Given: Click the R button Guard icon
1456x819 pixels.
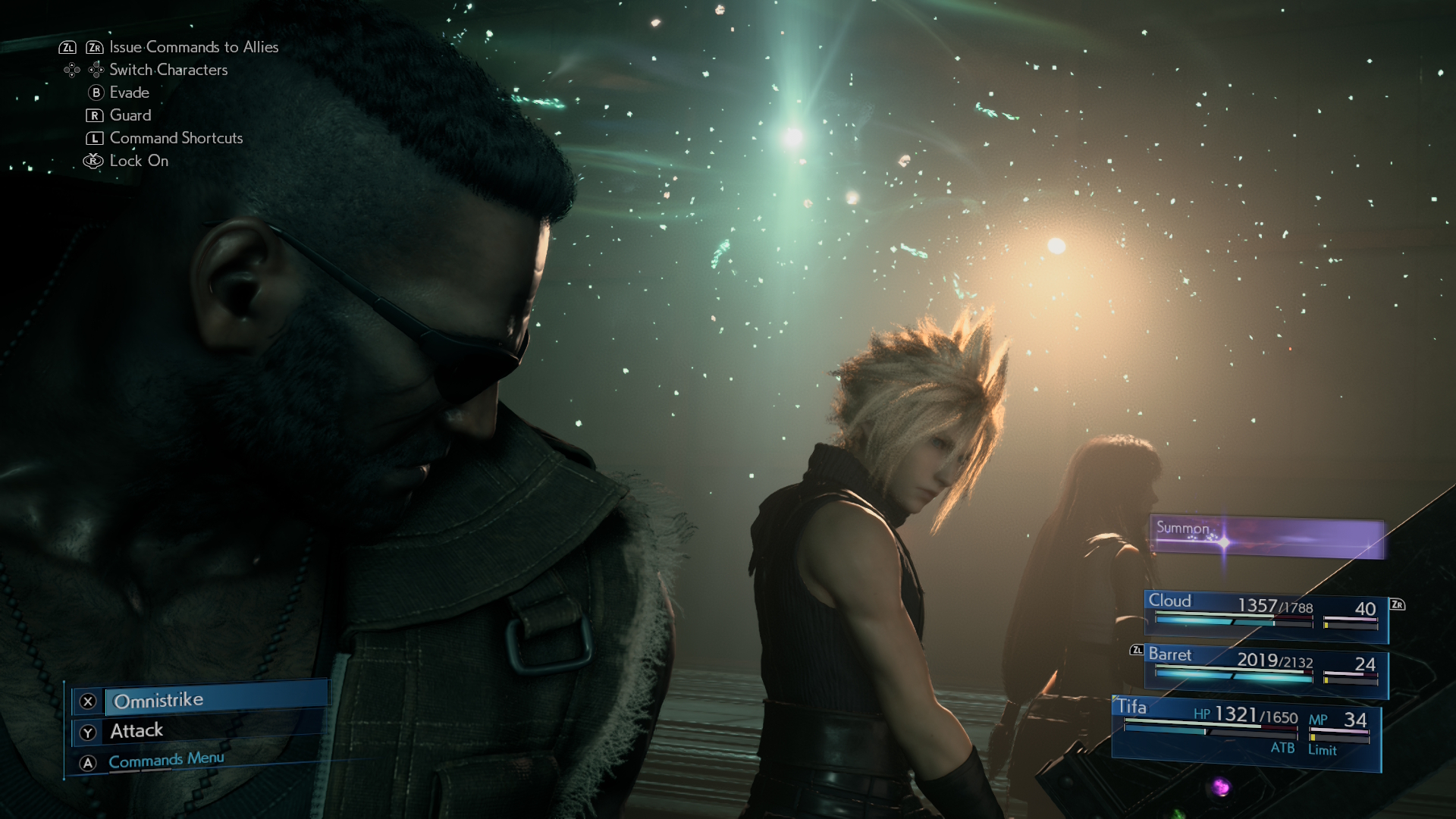Looking at the screenshot, I should [94, 115].
